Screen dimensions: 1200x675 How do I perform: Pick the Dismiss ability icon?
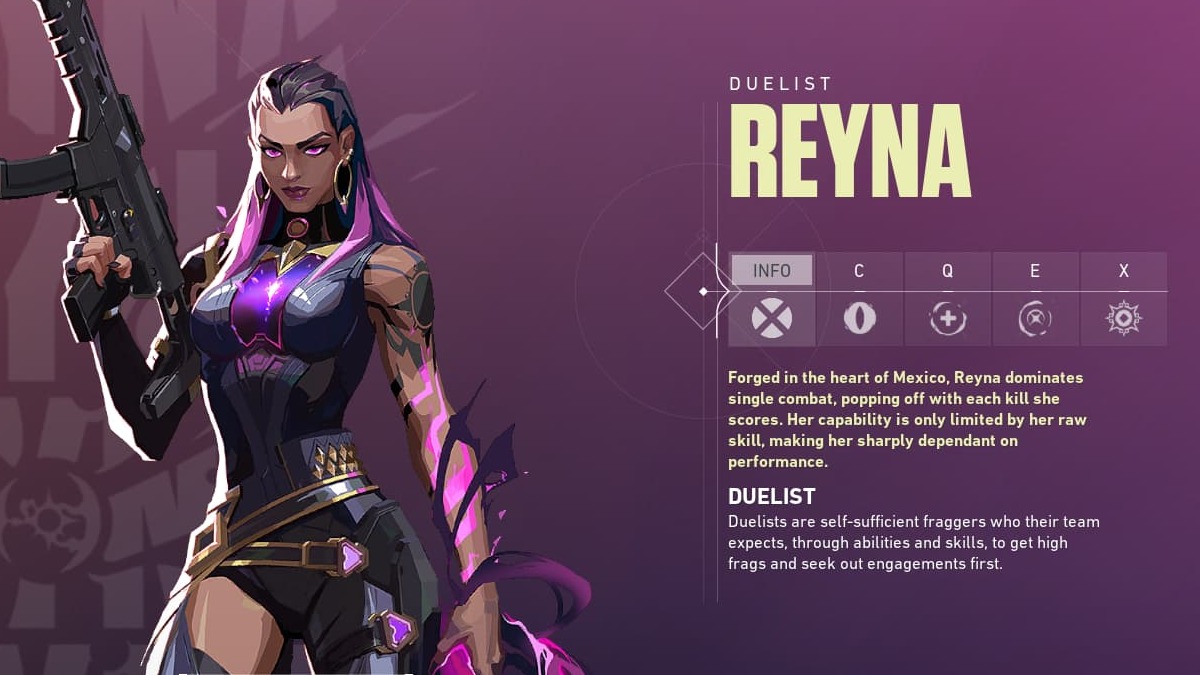click(1035, 319)
